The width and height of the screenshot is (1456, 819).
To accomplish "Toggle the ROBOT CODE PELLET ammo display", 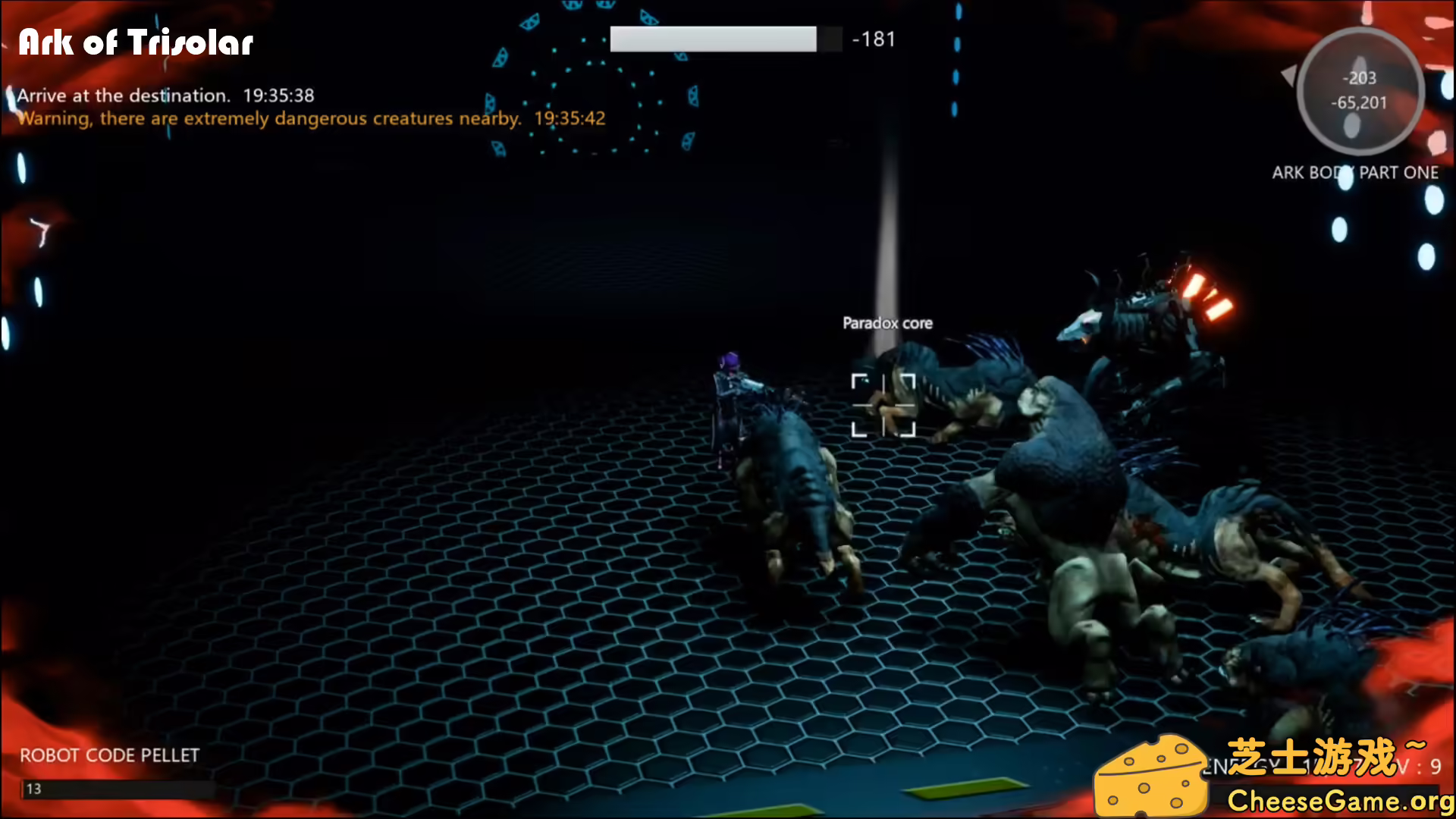I will click(x=109, y=755).
